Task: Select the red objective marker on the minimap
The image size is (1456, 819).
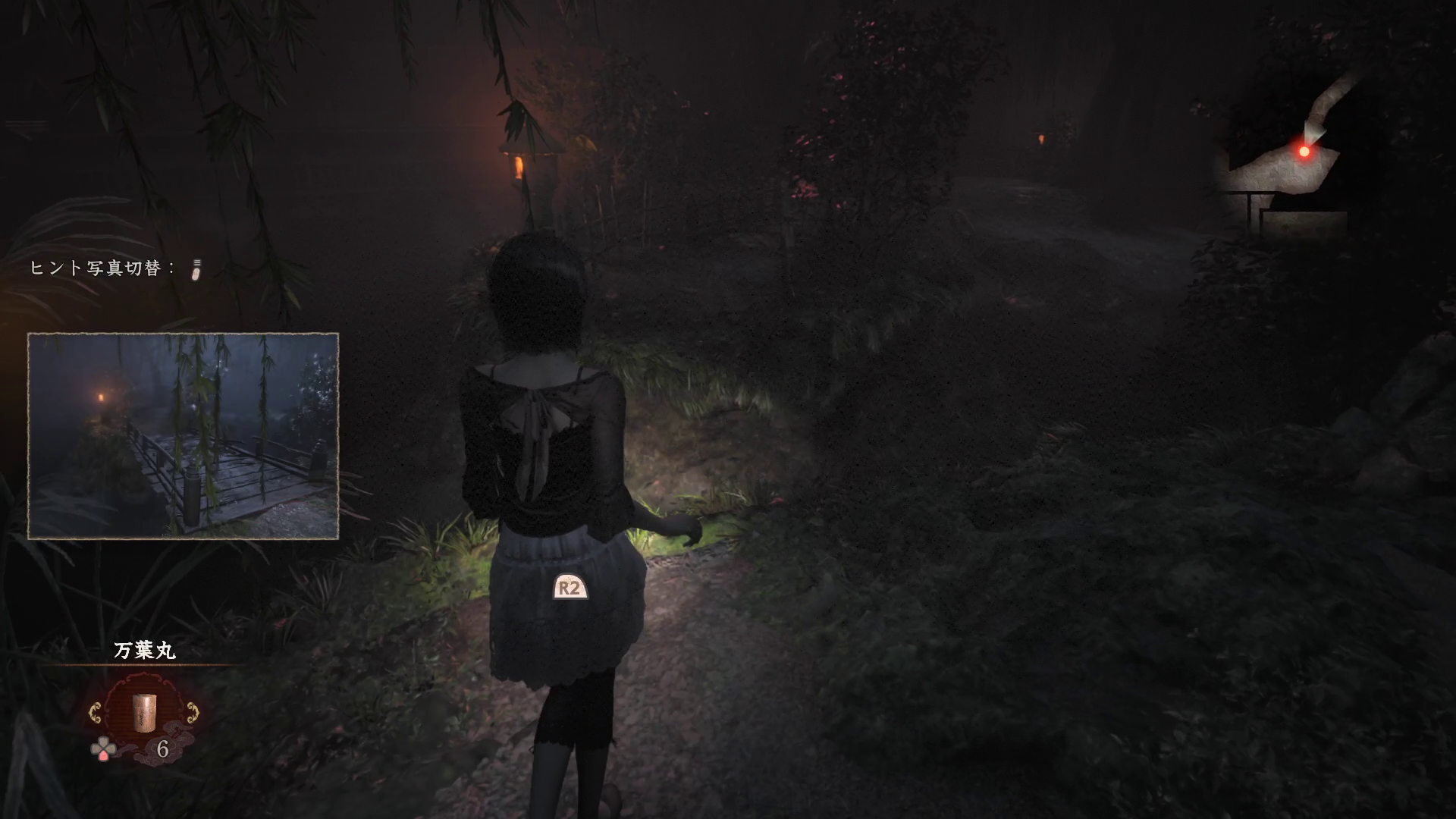Action: click(1304, 152)
